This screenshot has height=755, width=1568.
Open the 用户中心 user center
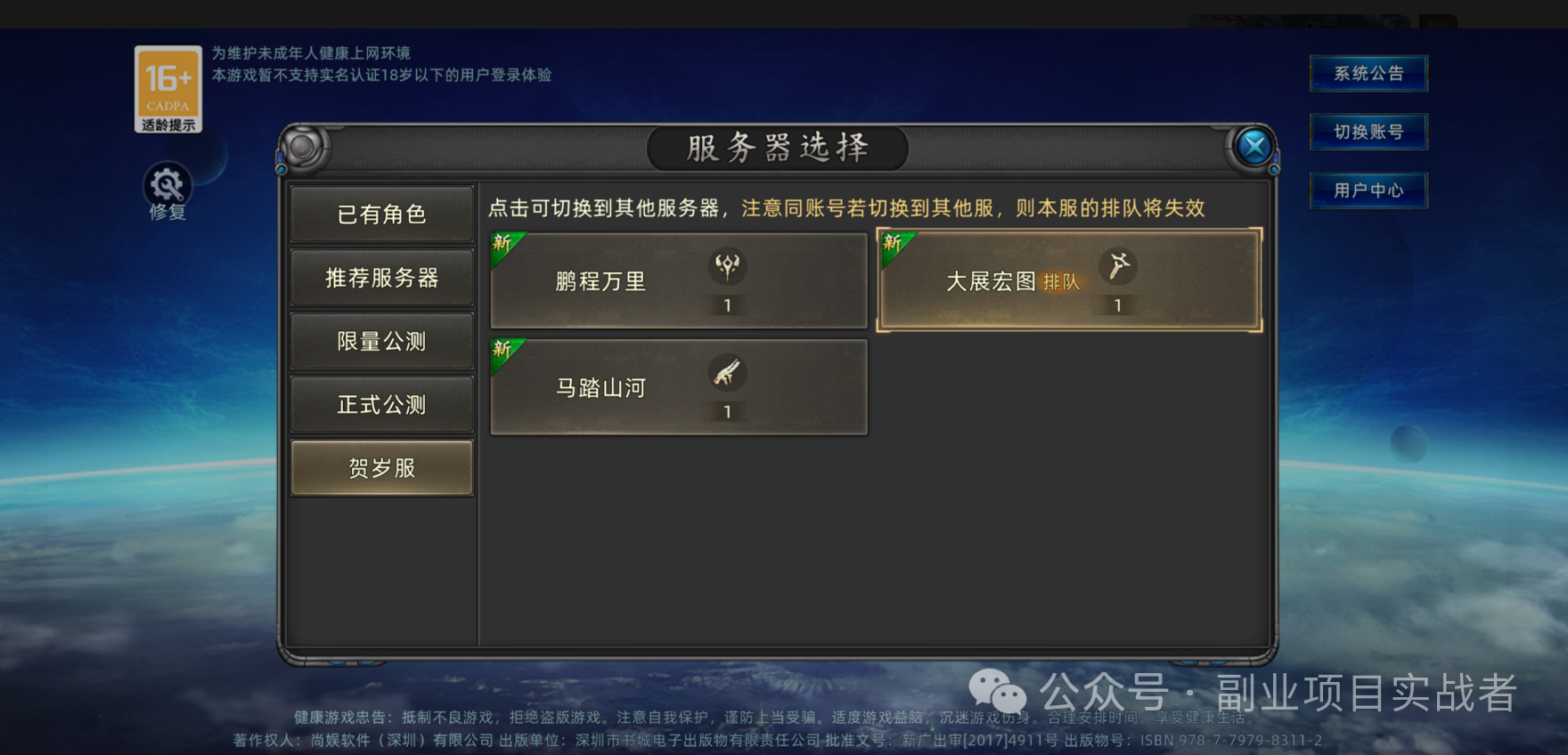point(1368,191)
